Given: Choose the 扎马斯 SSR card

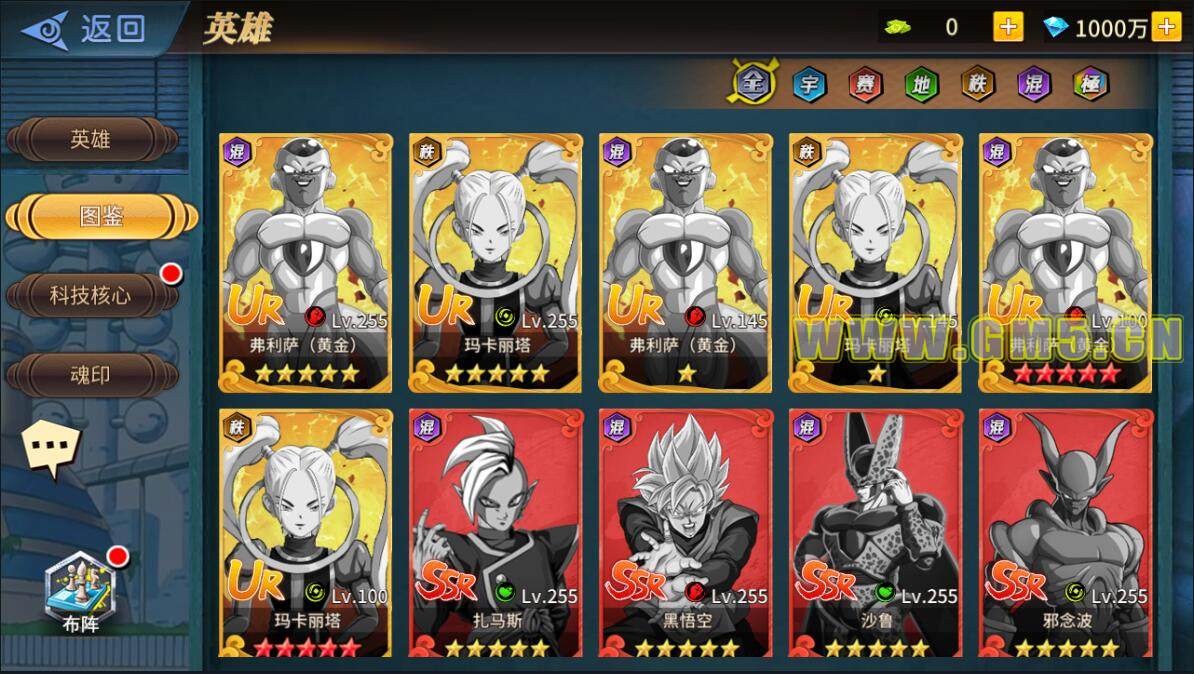Looking at the screenshot, I should [x=495, y=533].
